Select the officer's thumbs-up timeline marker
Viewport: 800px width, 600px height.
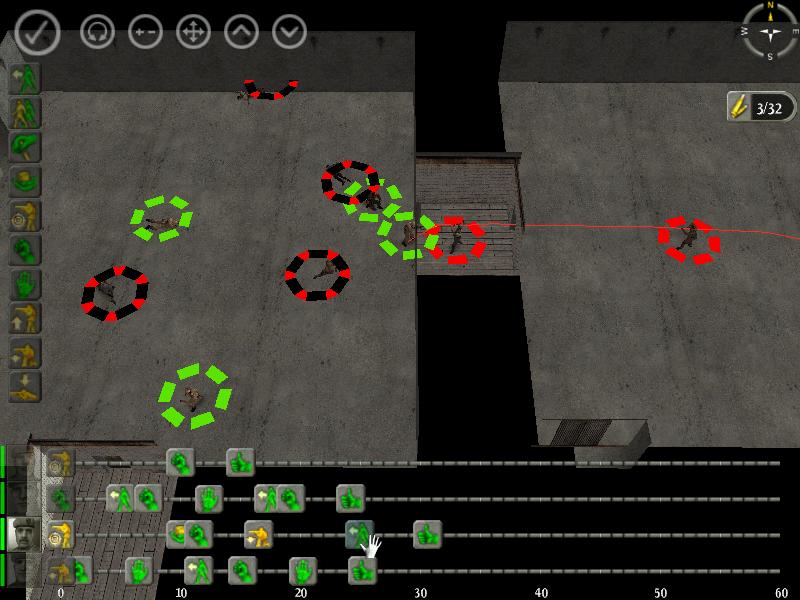pos(427,534)
